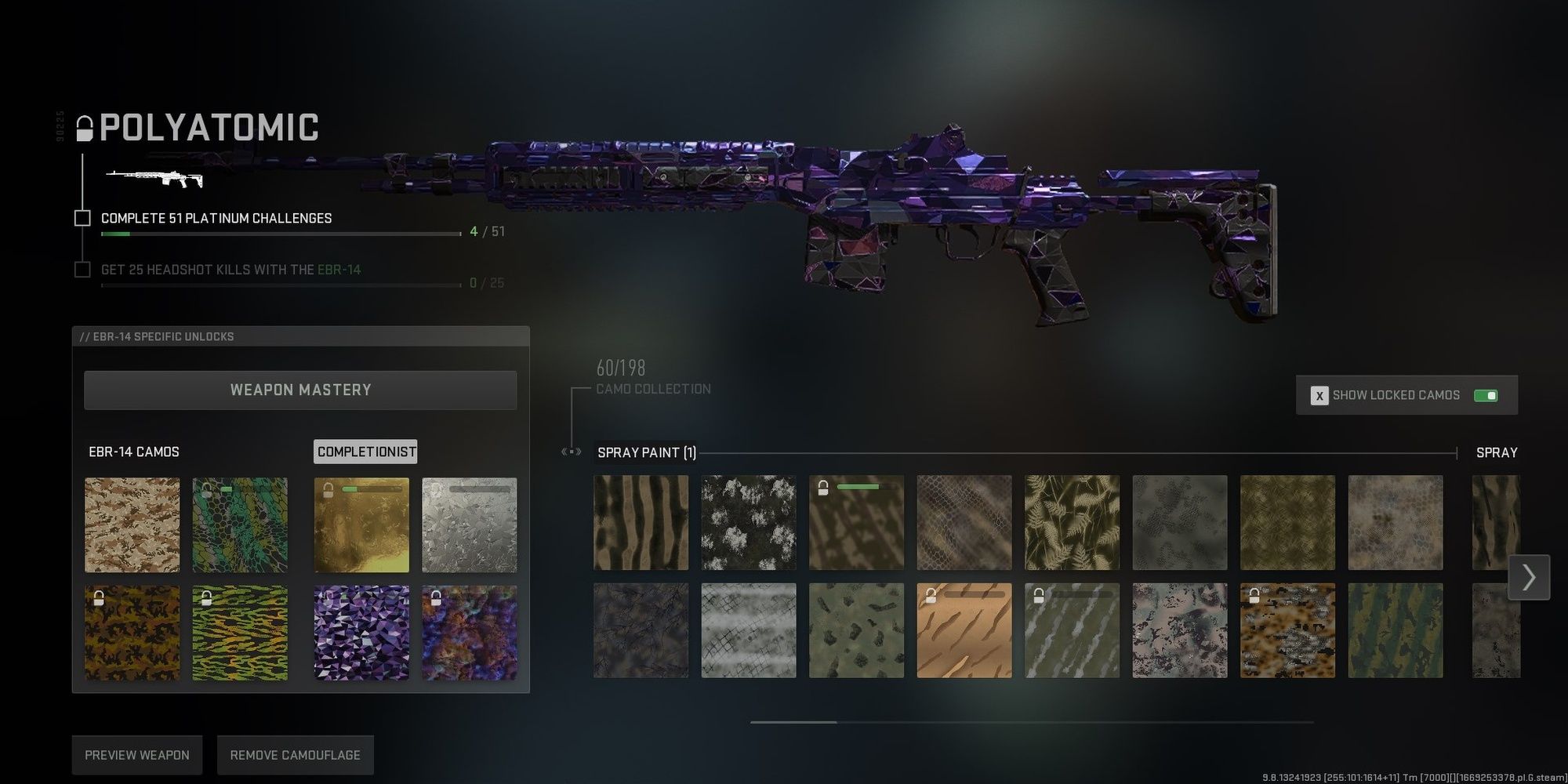Image resolution: width=1568 pixels, height=784 pixels.
Task: Click the lock icon on the multicolor Orion-style camo tile
Action: 436,598
